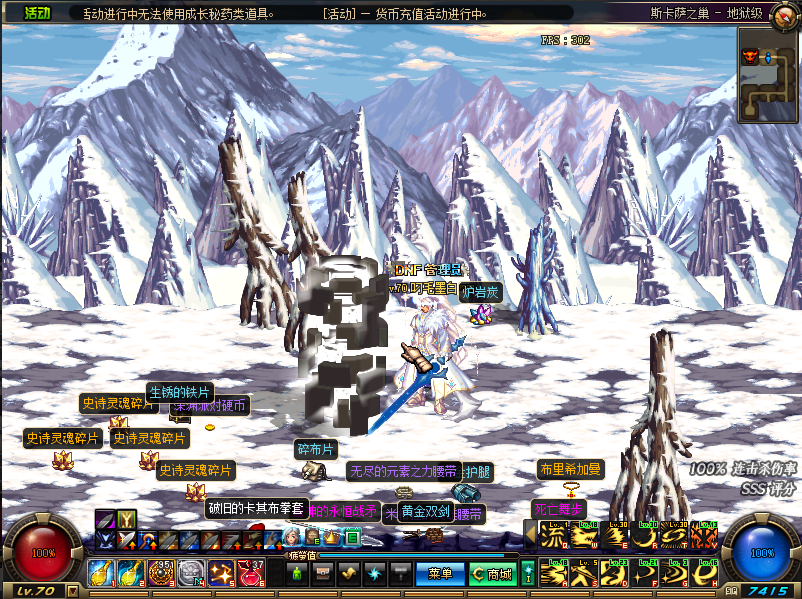
Task: Activate the skill bound to H
Action: pos(703,574)
